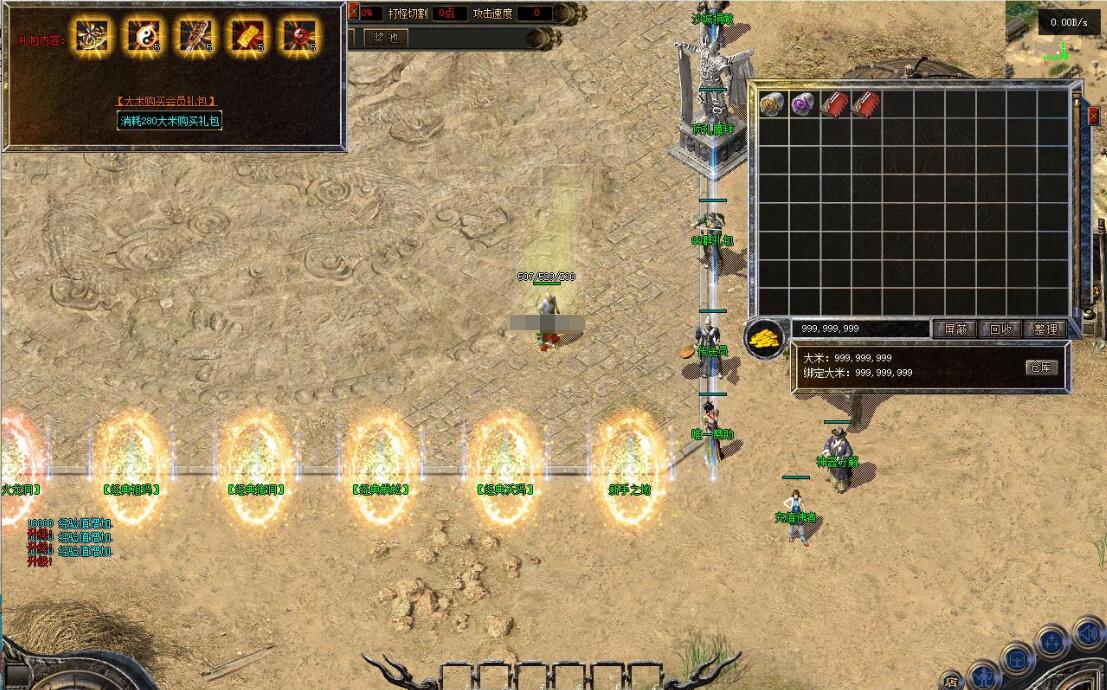Viewport: 1107px width, 690px height.
Task: Open the character figure menu button
Action: [983, 677]
